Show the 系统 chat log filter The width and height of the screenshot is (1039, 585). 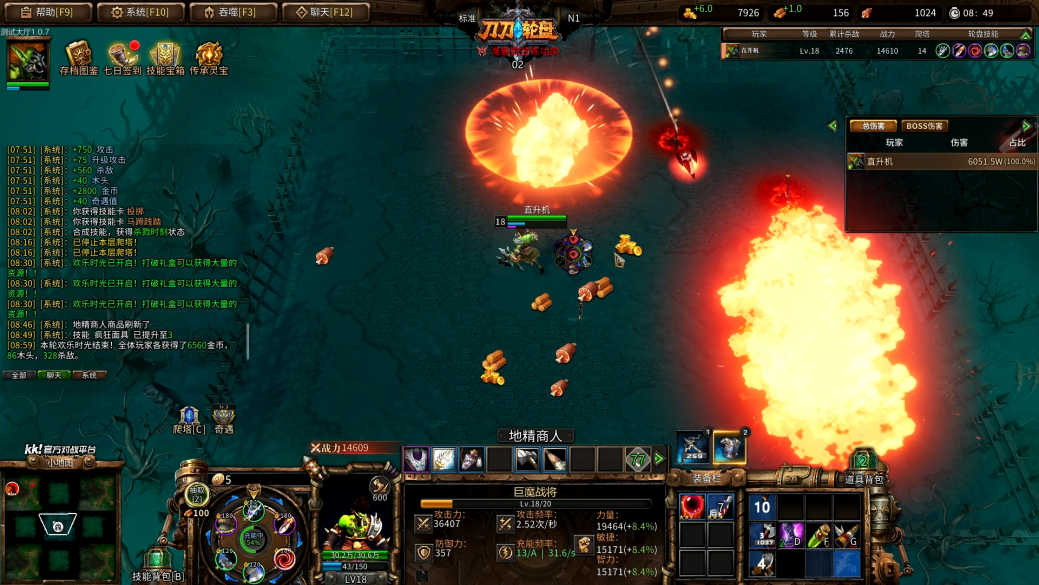(x=89, y=375)
